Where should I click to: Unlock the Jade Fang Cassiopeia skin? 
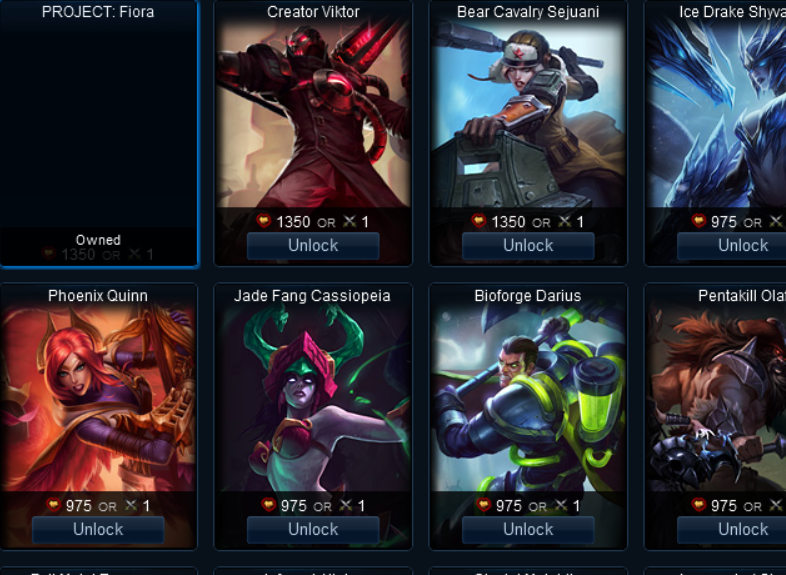[313, 530]
